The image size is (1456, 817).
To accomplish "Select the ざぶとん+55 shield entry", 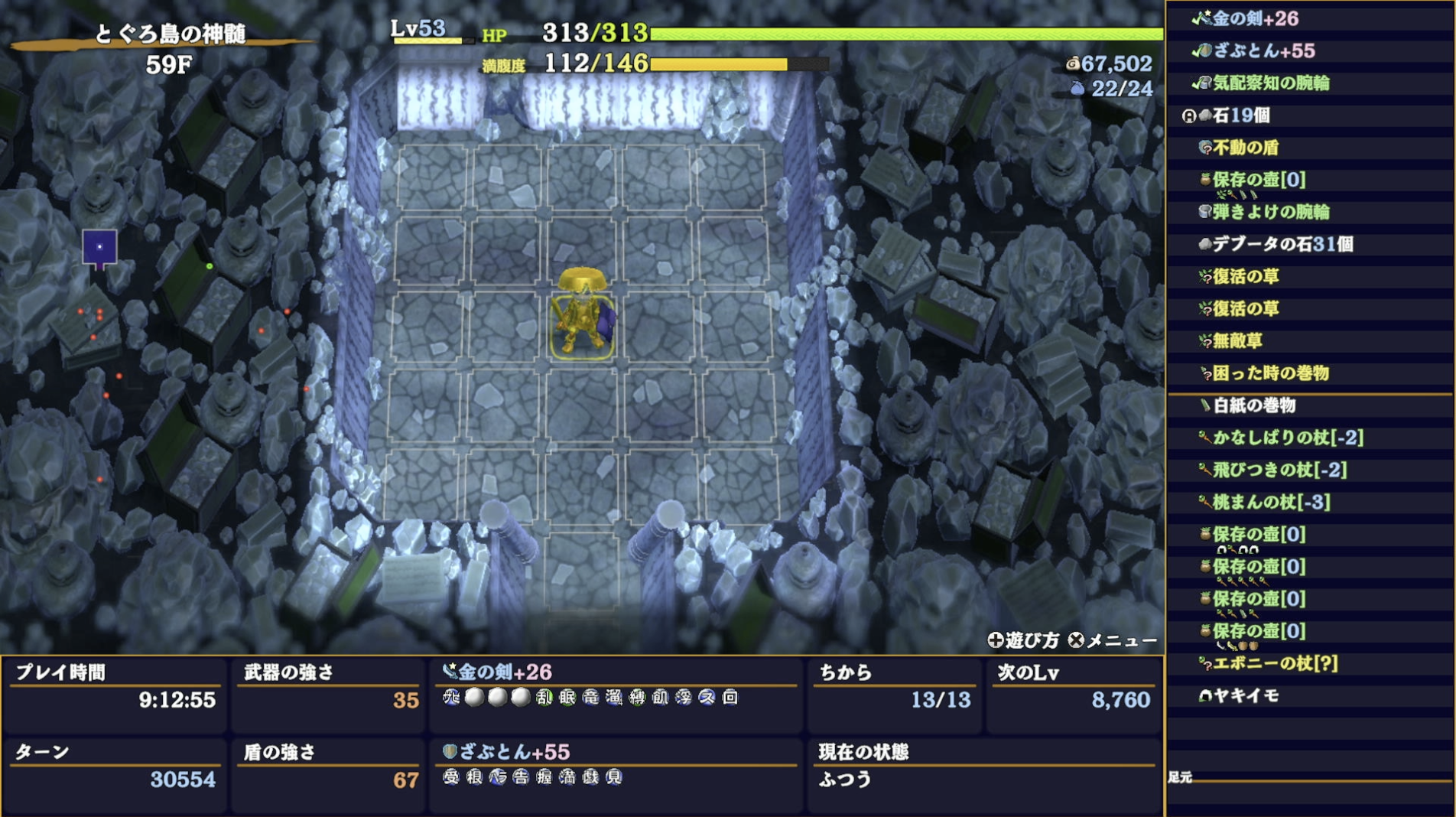I will click(x=1263, y=50).
